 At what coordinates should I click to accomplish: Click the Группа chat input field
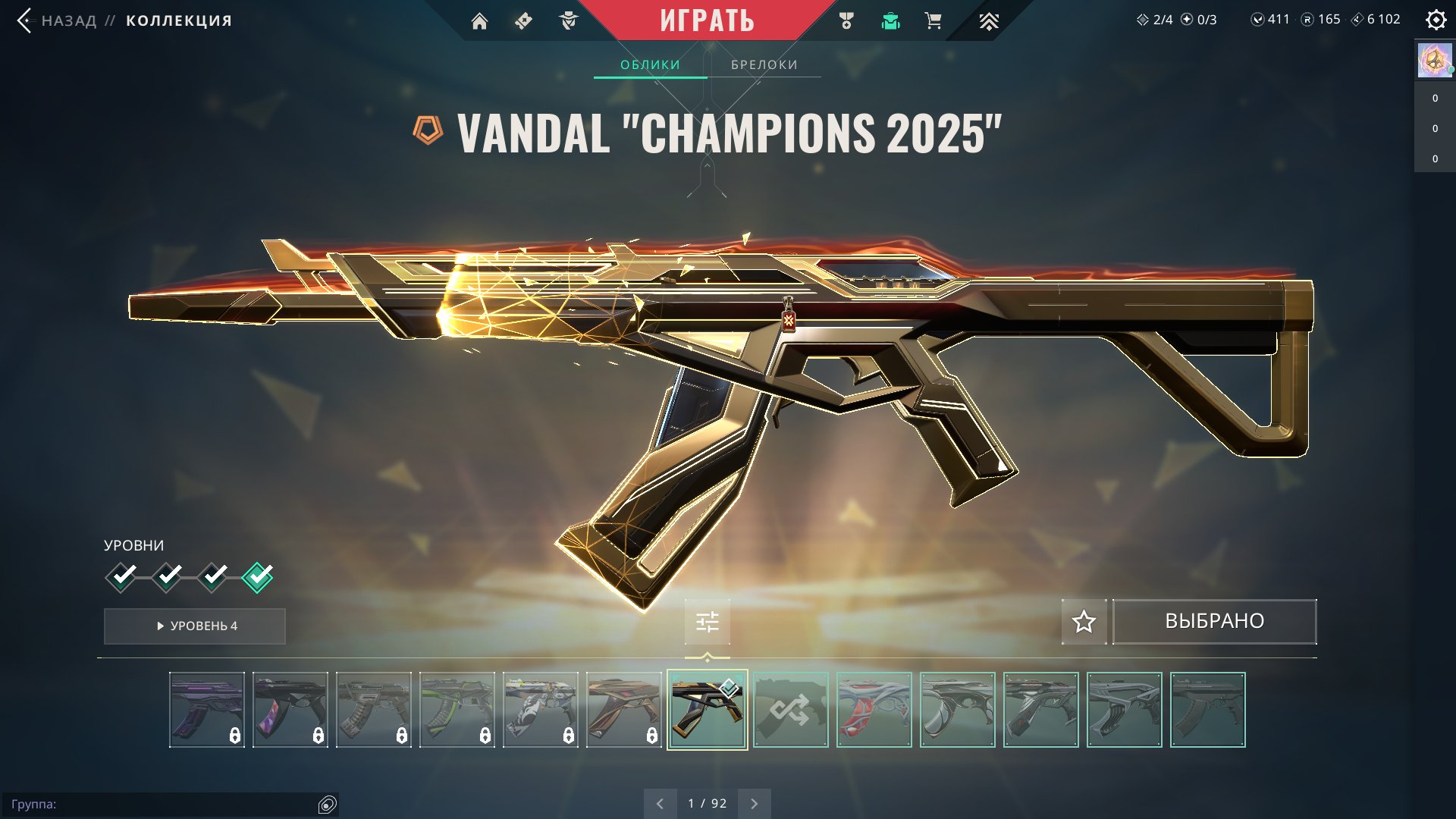click(167, 804)
